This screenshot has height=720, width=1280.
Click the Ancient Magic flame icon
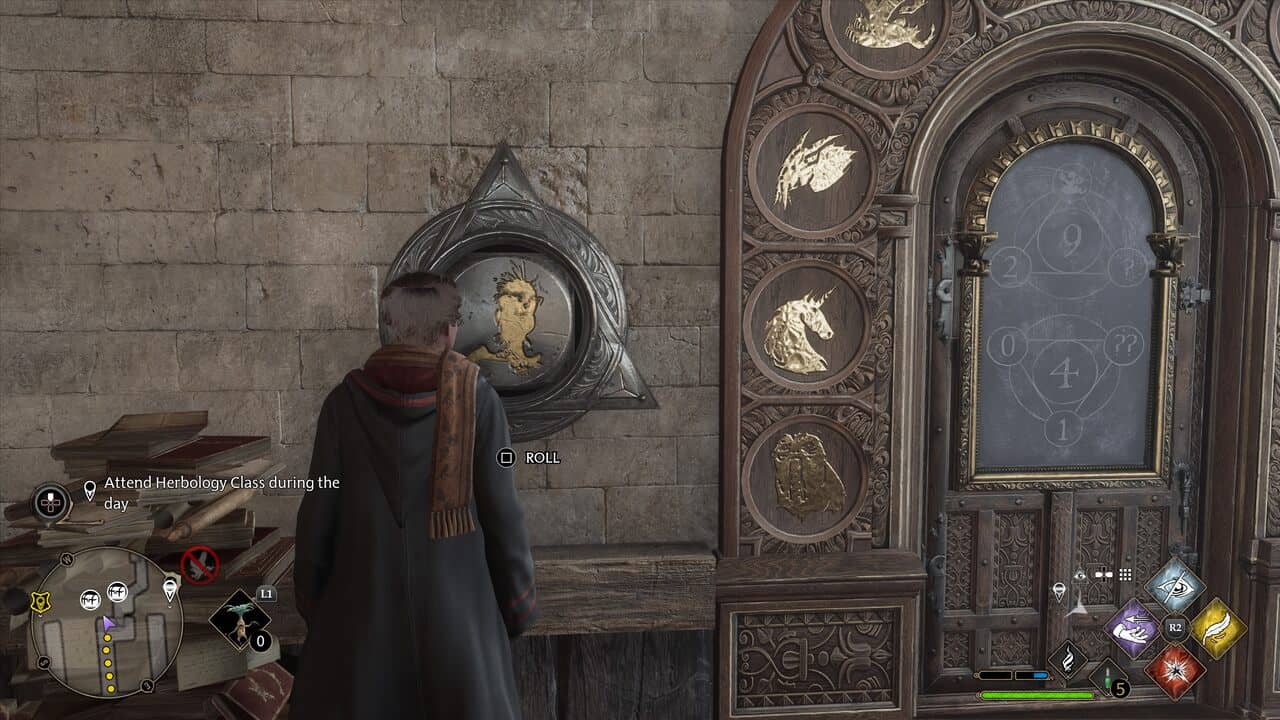point(1067,659)
